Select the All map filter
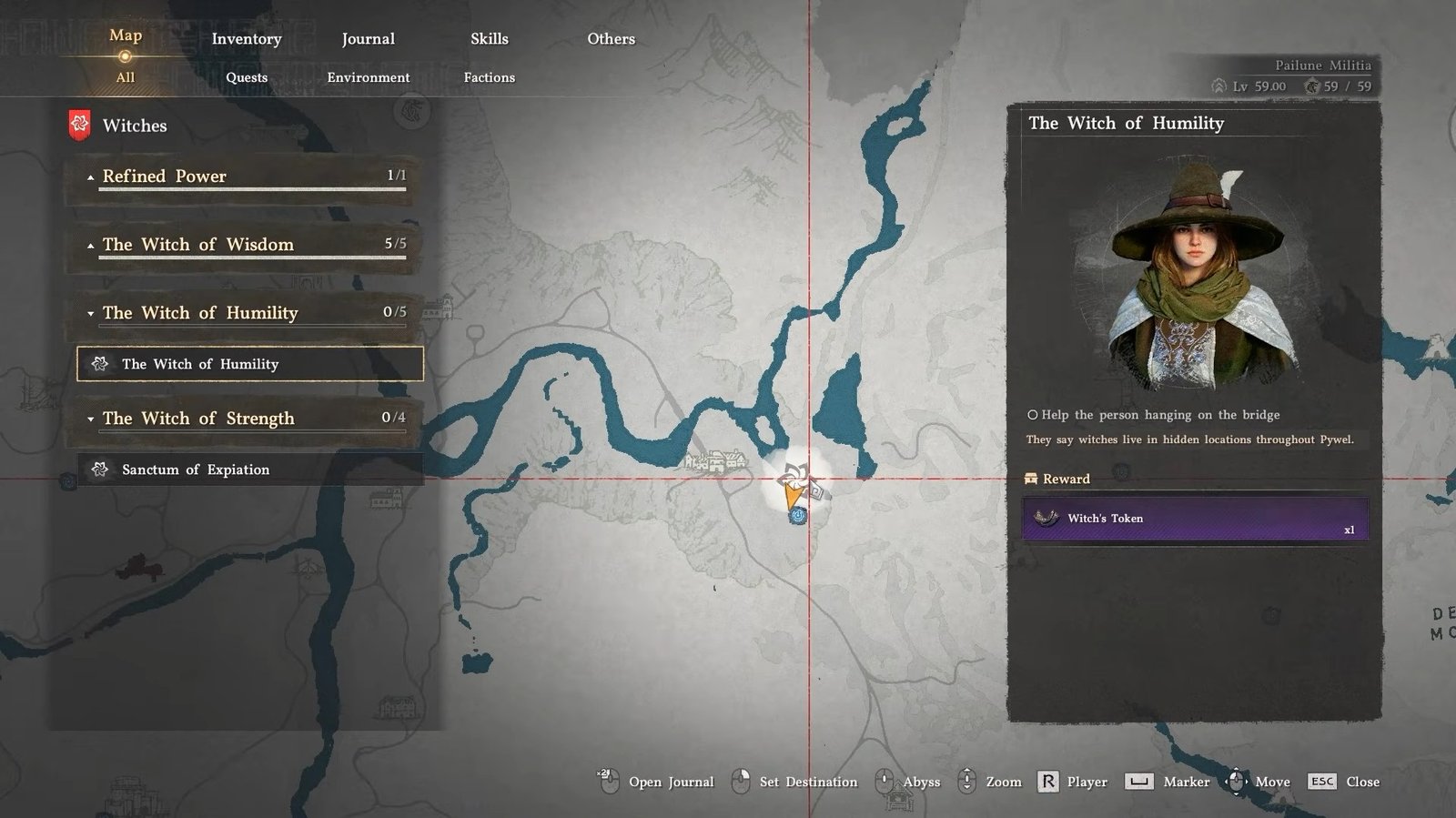Image resolution: width=1456 pixels, height=818 pixels. (x=126, y=77)
